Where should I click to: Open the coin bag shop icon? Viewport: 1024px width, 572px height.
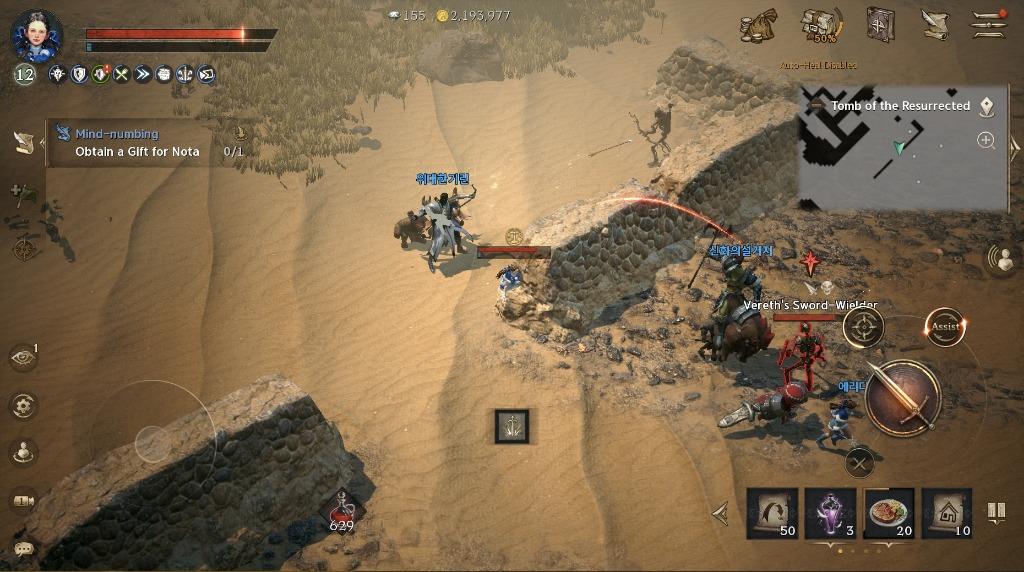(758, 25)
